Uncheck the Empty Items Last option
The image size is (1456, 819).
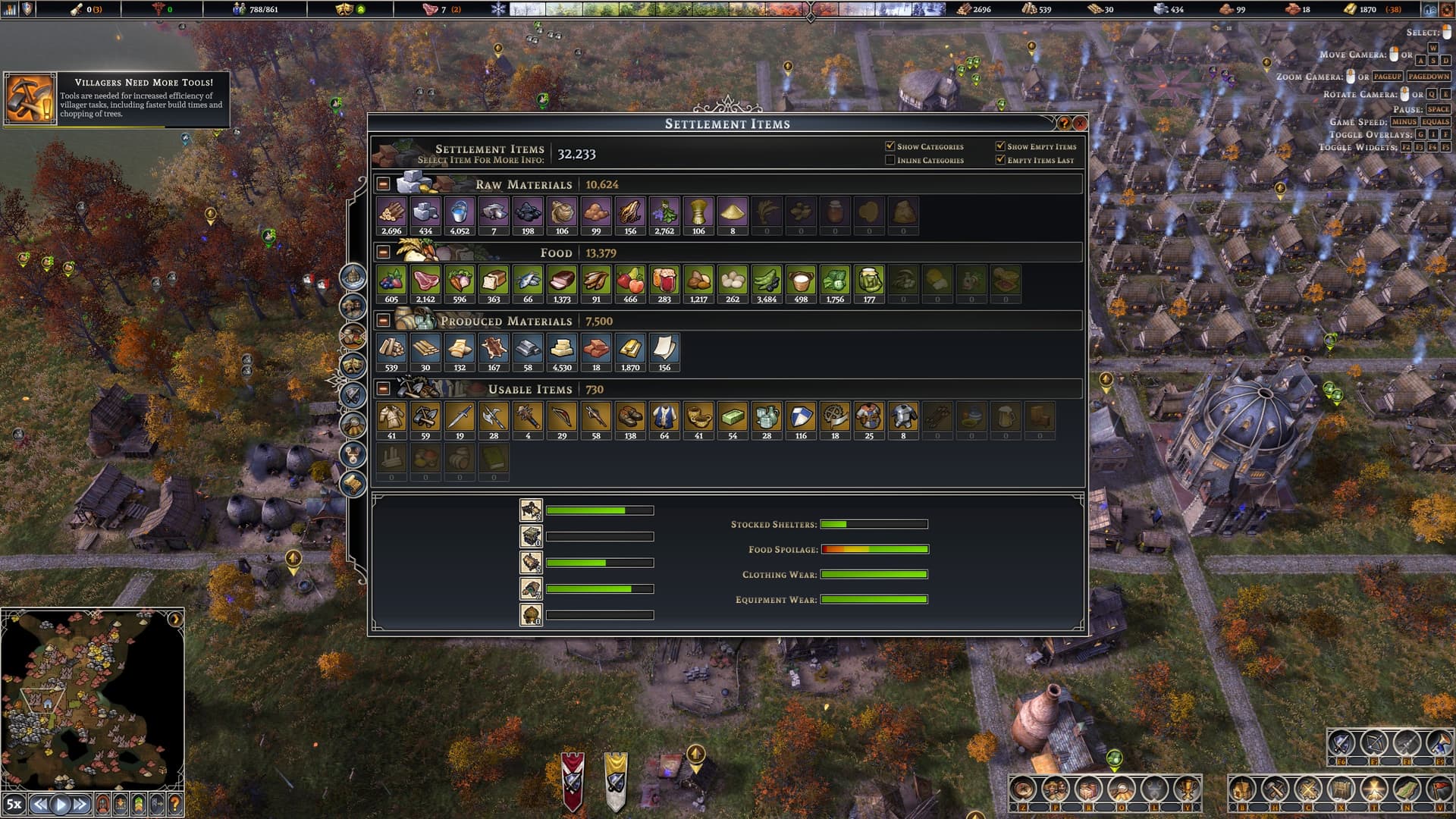[x=1000, y=160]
